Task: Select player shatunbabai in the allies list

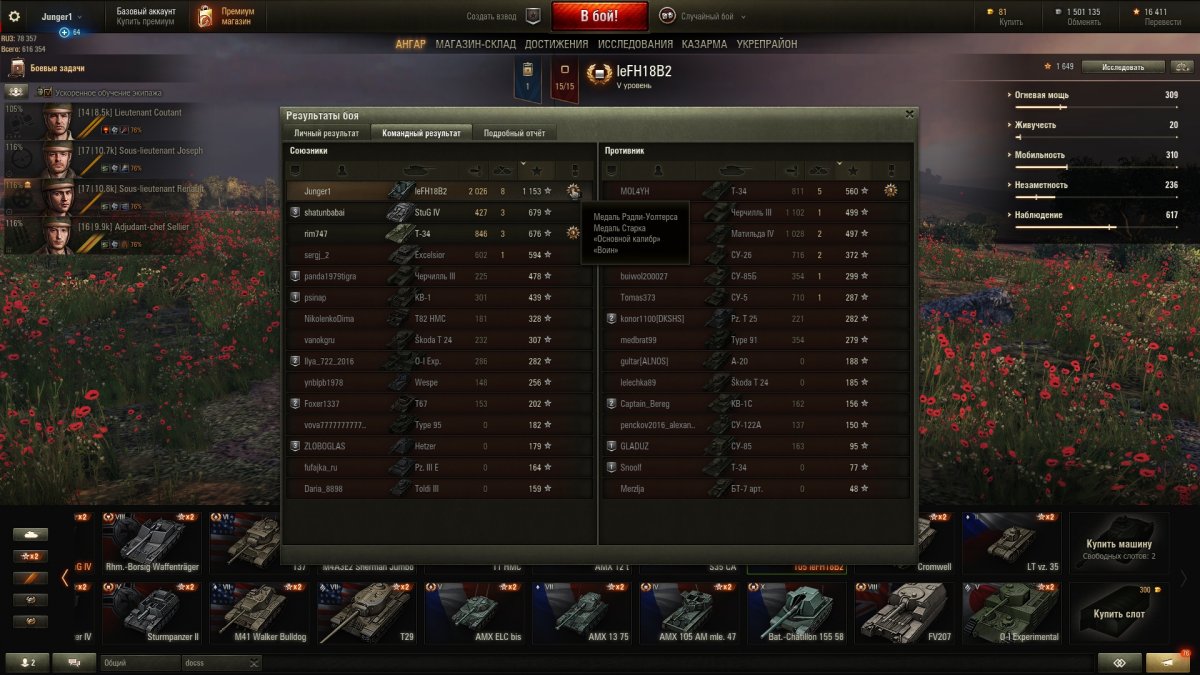Action: click(324, 212)
